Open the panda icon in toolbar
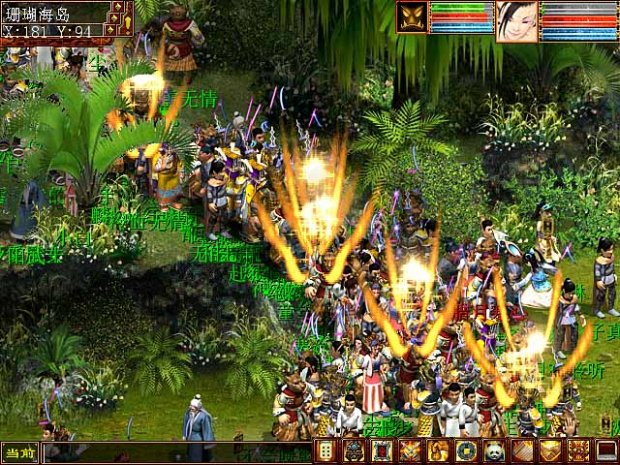The image size is (620, 465). (494, 451)
